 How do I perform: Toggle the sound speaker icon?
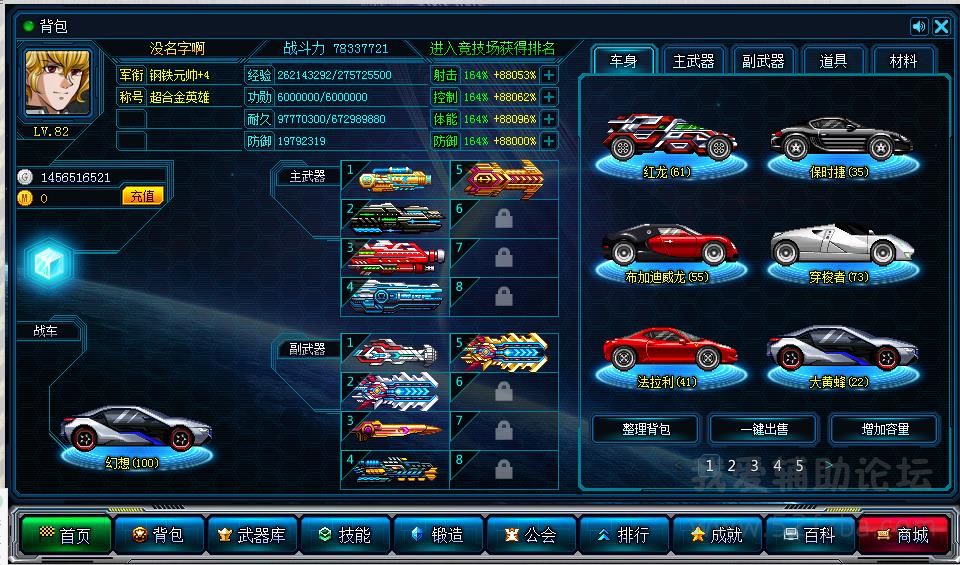point(919,27)
